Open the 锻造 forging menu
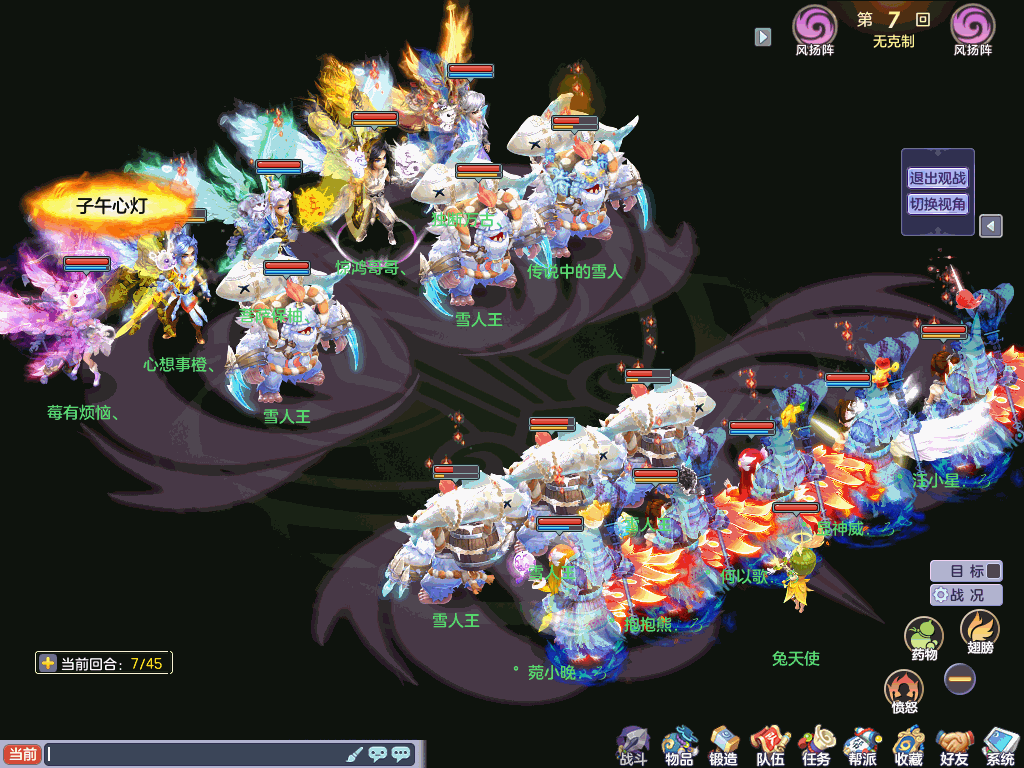This screenshot has height=768, width=1024. tap(724, 745)
